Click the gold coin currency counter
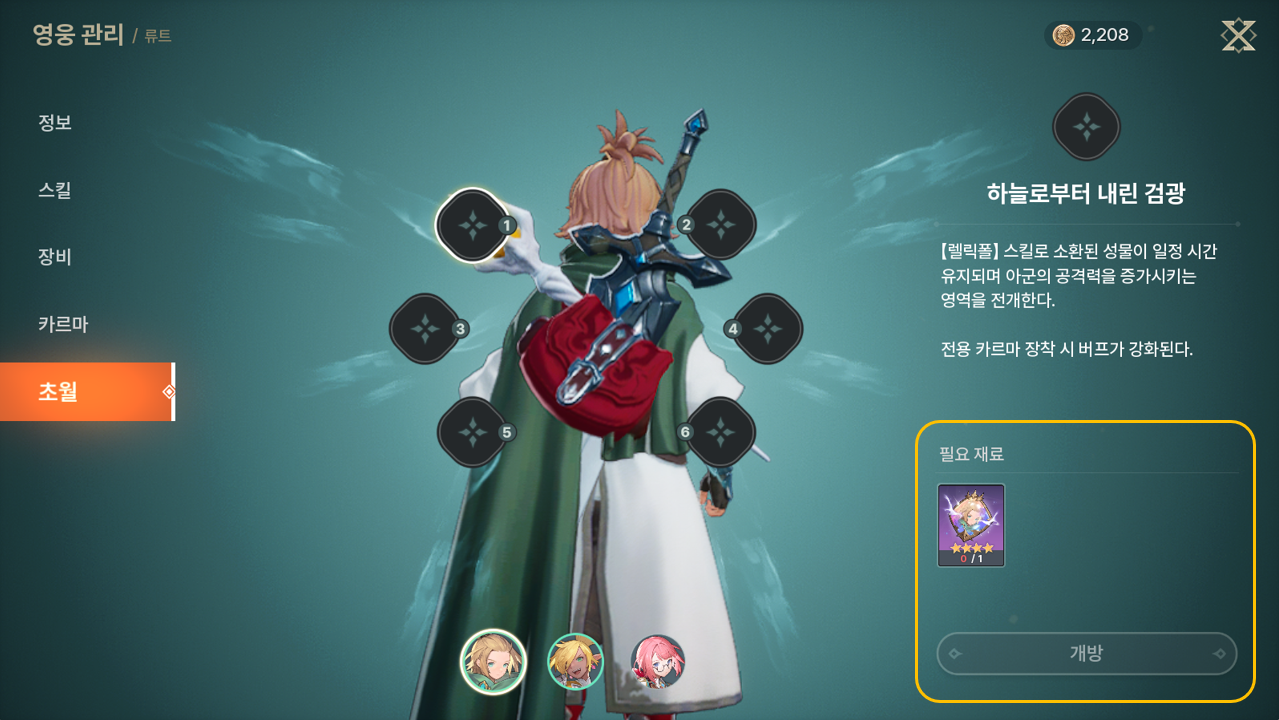This screenshot has height=720, width=1279. point(1092,36)
